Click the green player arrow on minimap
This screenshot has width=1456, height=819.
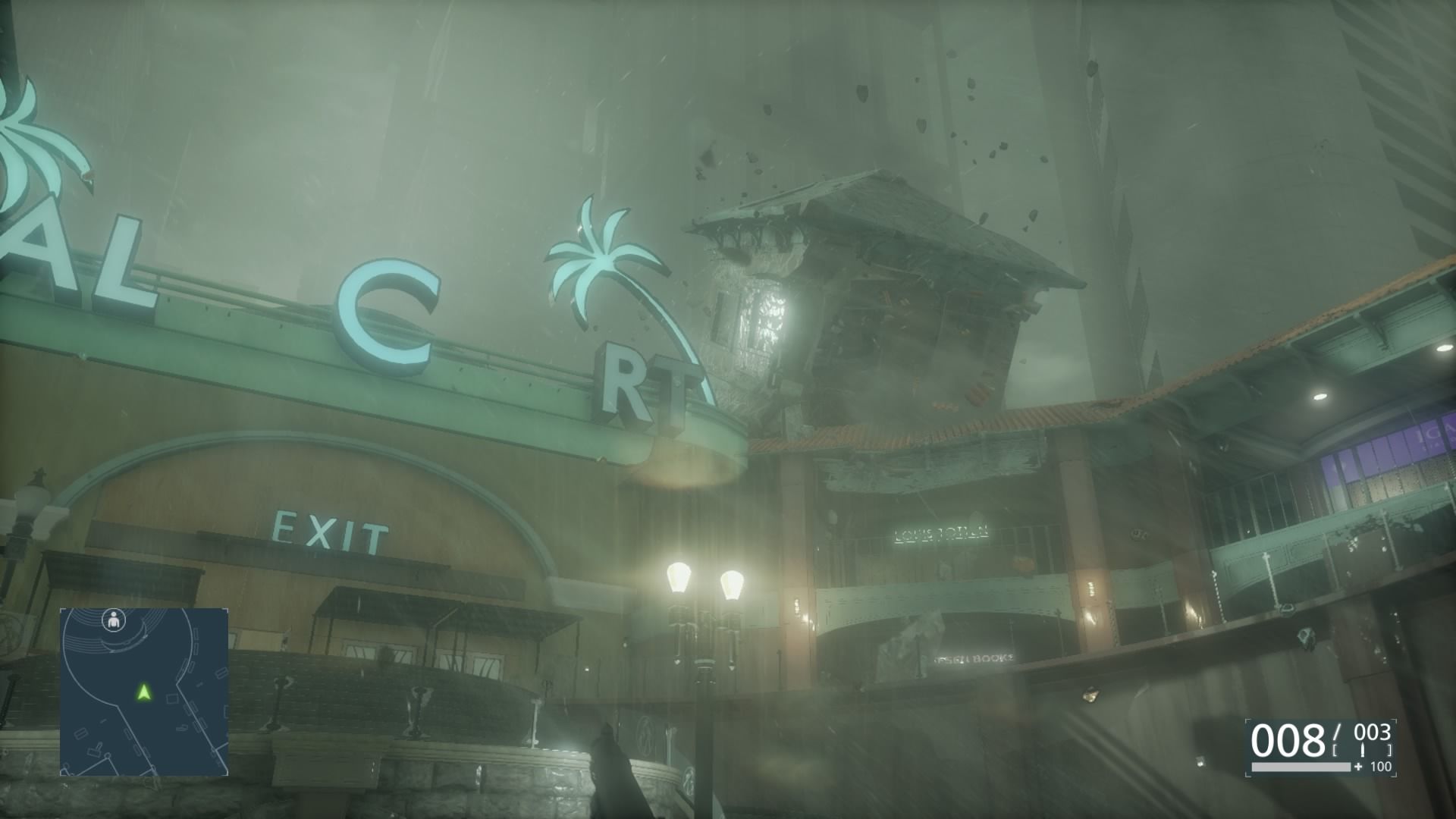pos(143,692)
